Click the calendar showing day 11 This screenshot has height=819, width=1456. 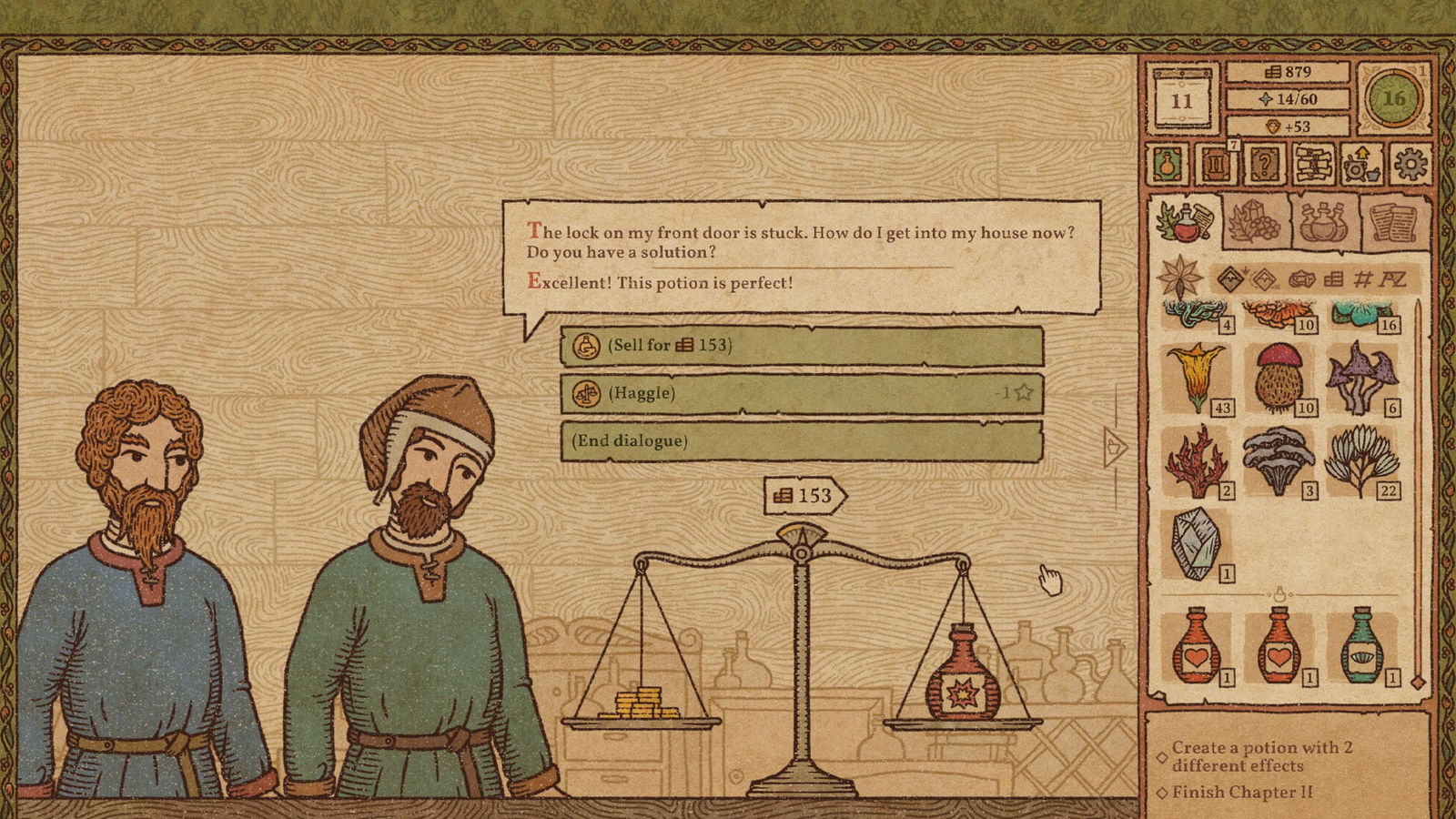pyautogui.click(x=1180, y=100)
